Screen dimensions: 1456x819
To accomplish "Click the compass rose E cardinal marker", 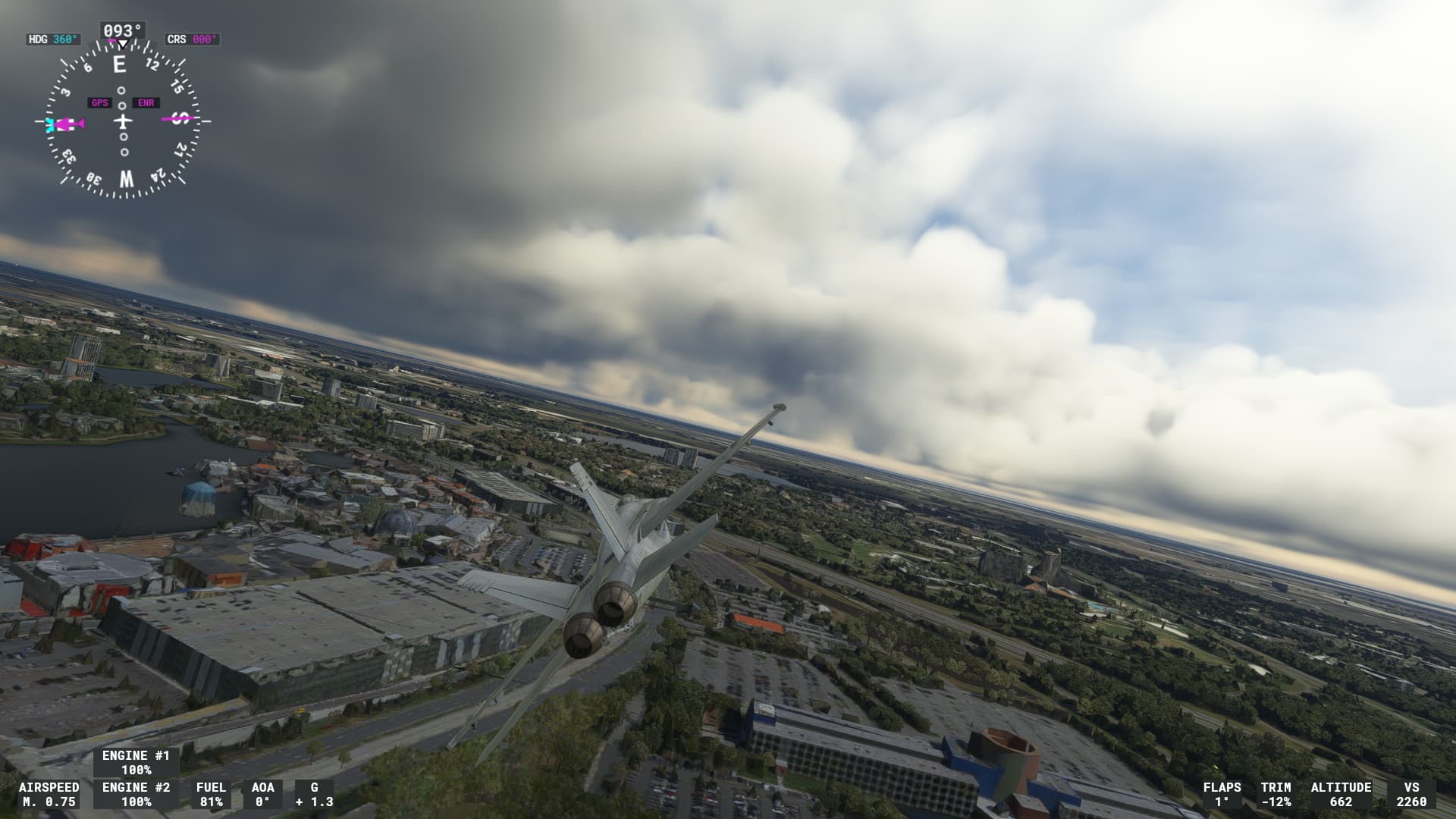I will point(118,63).
